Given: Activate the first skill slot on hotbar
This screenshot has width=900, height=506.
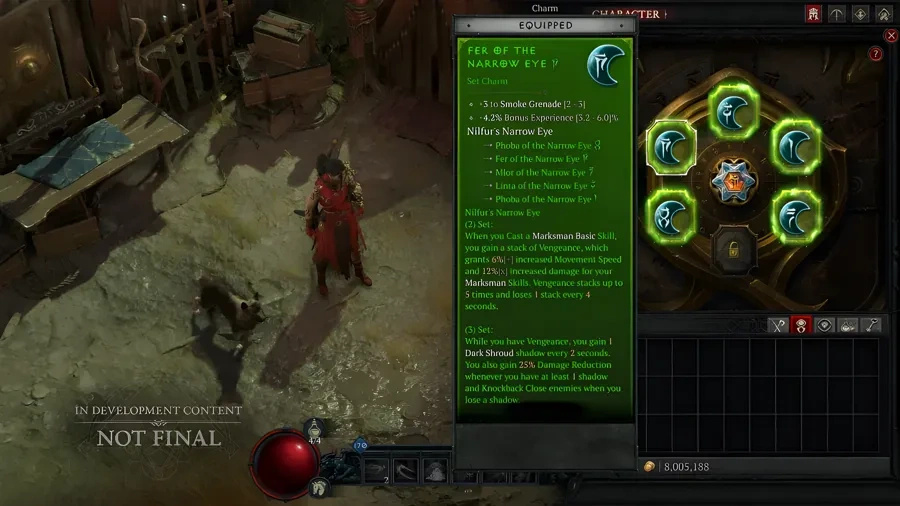Looking at the screenshot, I should tap(373, 471).
